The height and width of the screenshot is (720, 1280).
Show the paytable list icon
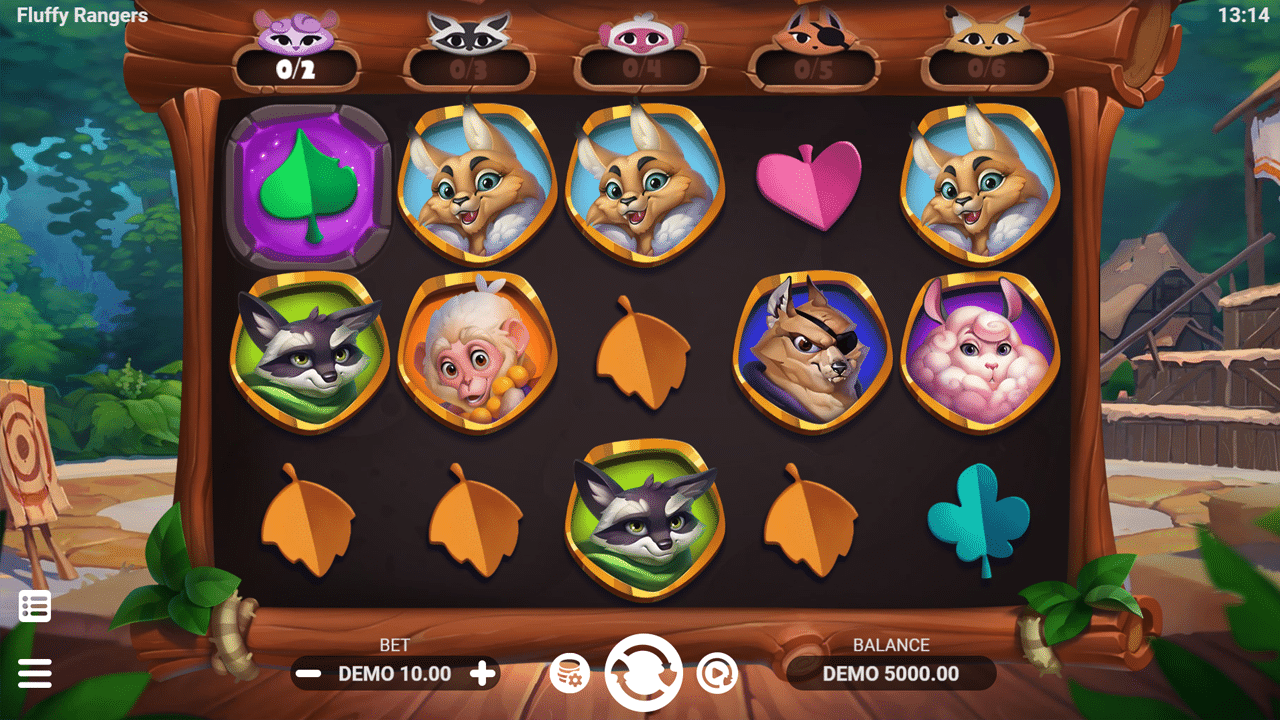point(35,606)
